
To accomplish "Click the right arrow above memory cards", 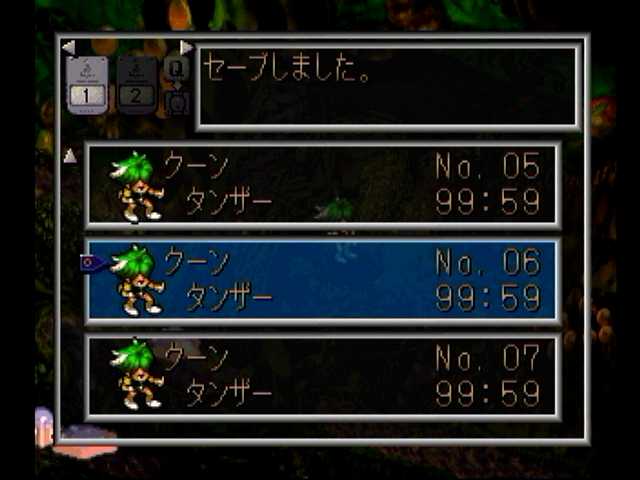I will pos(186,47).
